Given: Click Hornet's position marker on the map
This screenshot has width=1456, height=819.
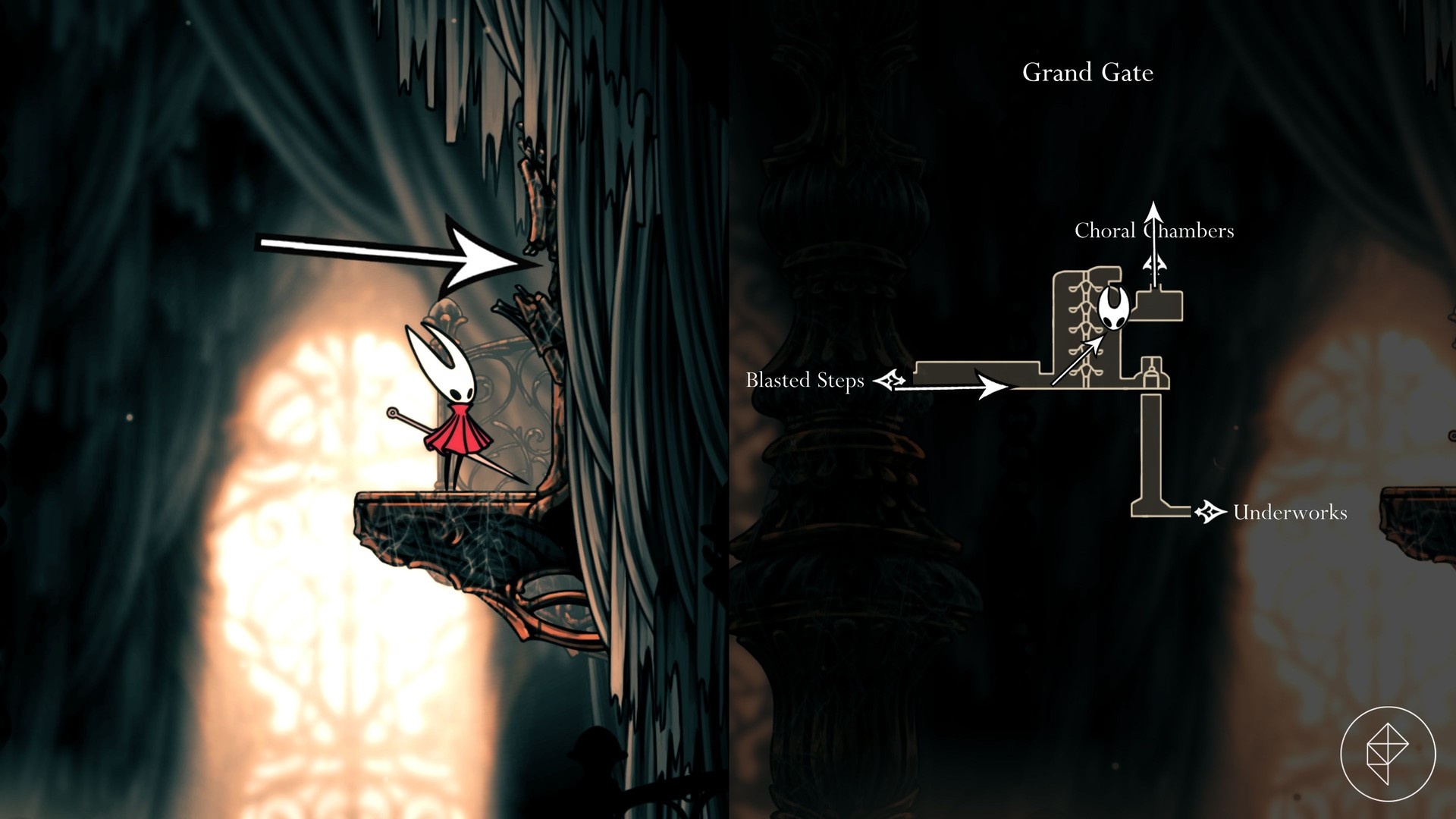Looking at the screenshot, I should tap(1114, 307).
